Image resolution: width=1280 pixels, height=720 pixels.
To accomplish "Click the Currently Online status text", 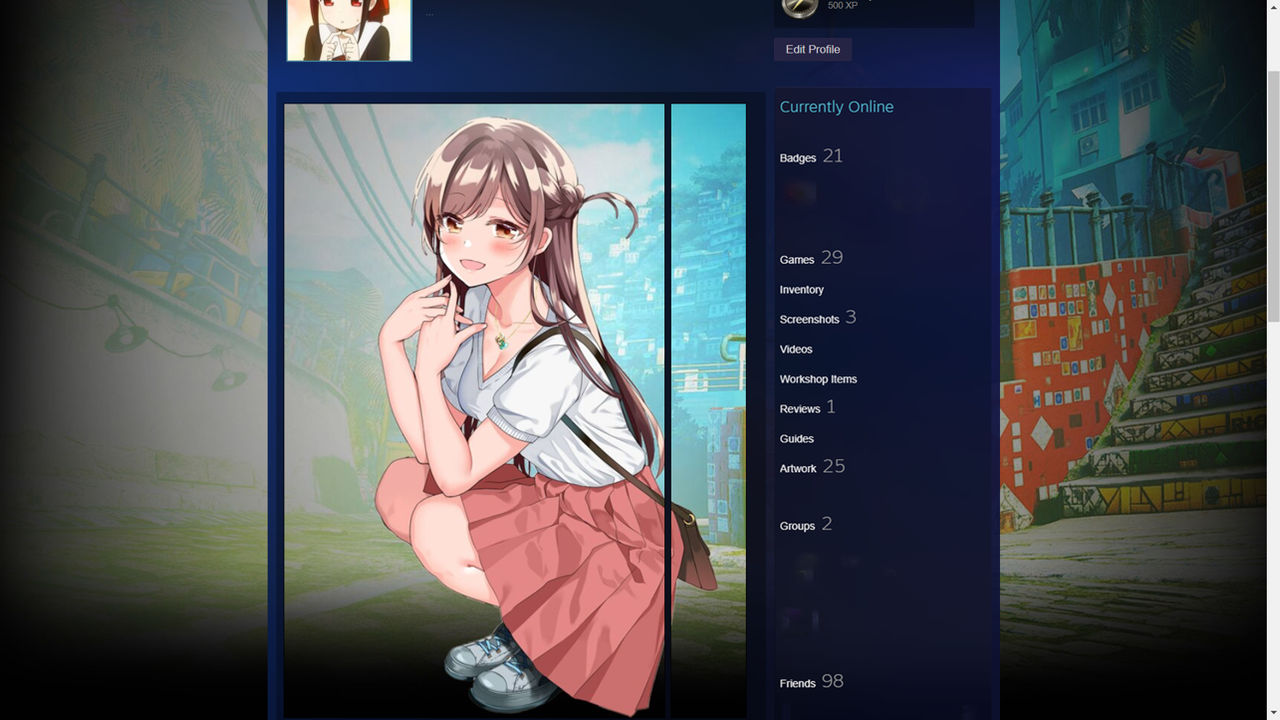I will point(836,107).
